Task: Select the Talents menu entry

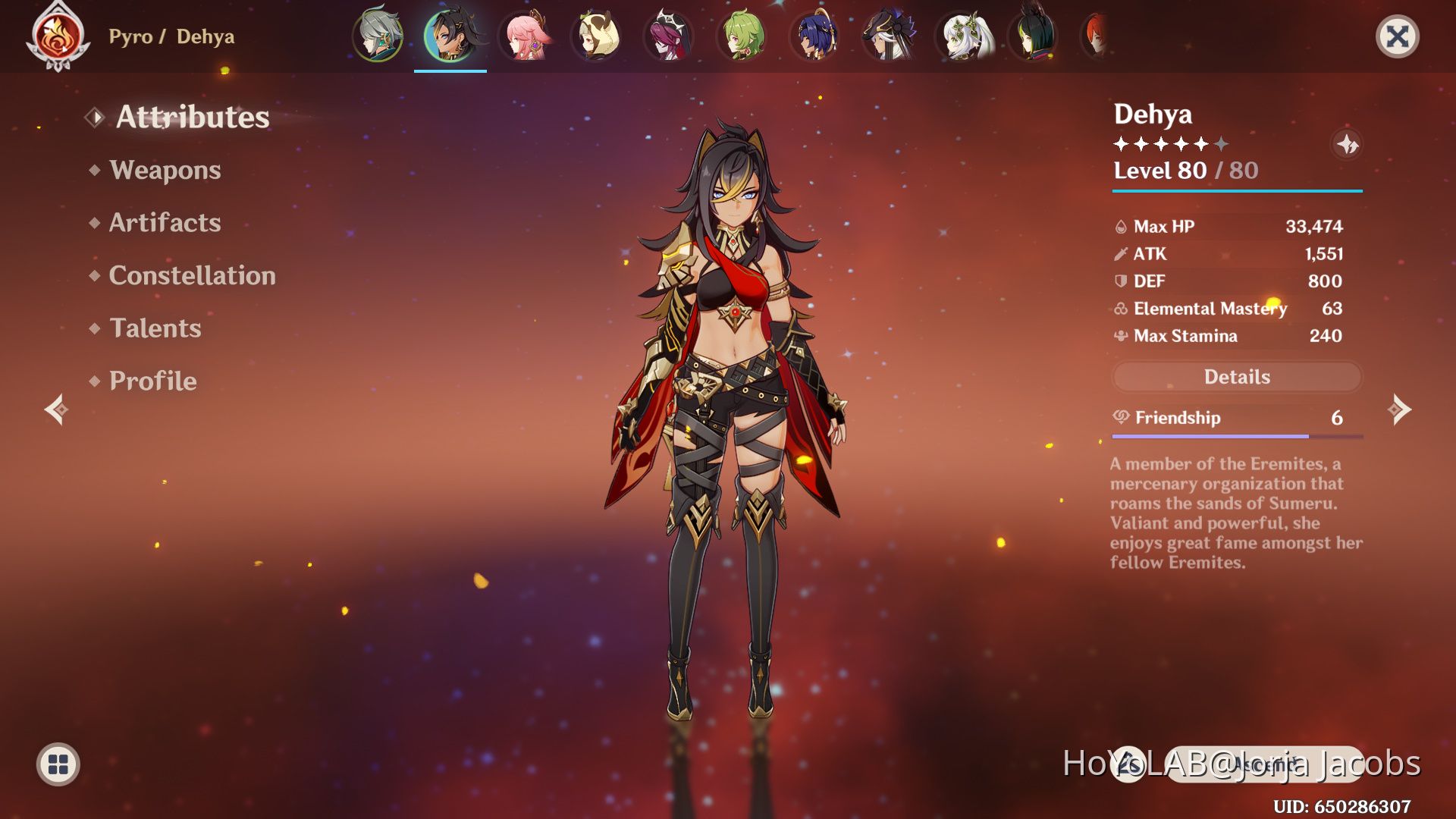Action: pos(155,329)
